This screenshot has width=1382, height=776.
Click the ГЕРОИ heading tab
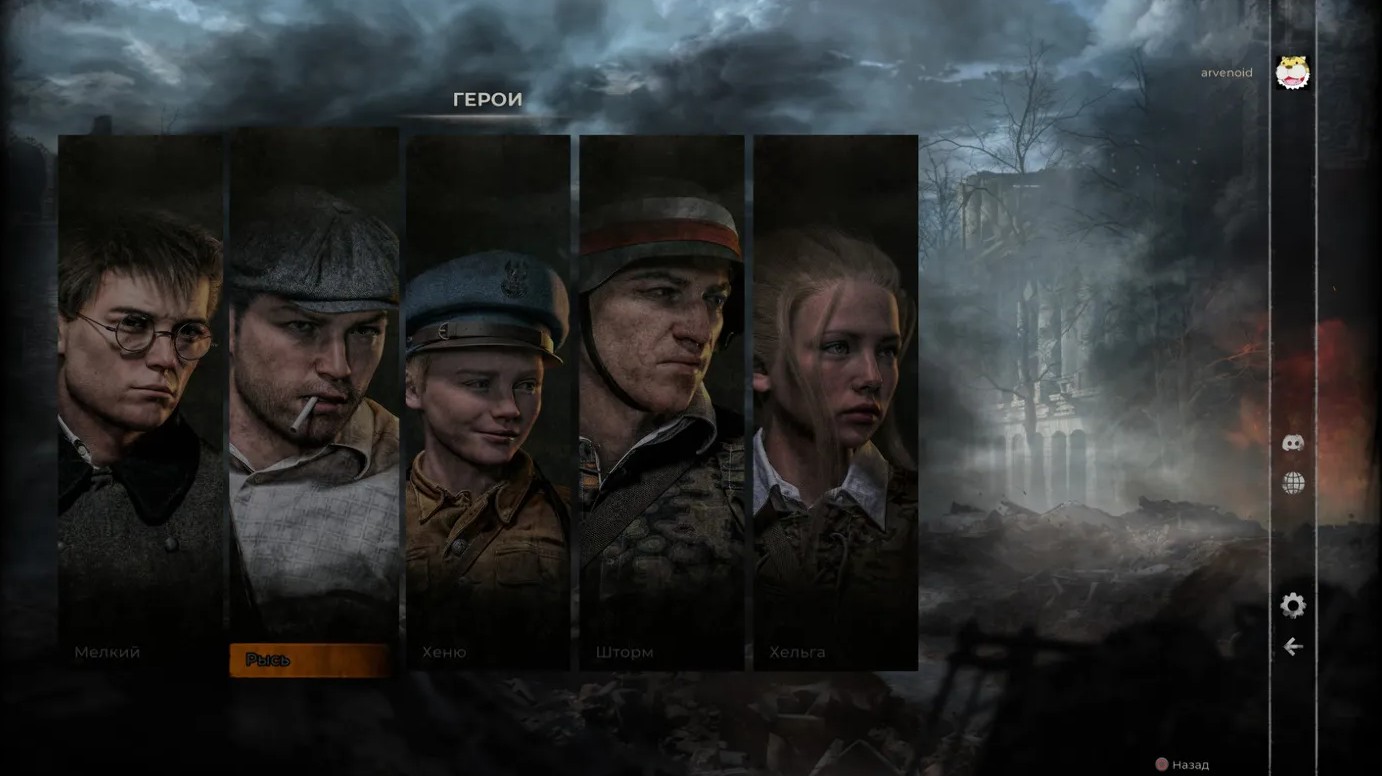[x=487, y=100]
